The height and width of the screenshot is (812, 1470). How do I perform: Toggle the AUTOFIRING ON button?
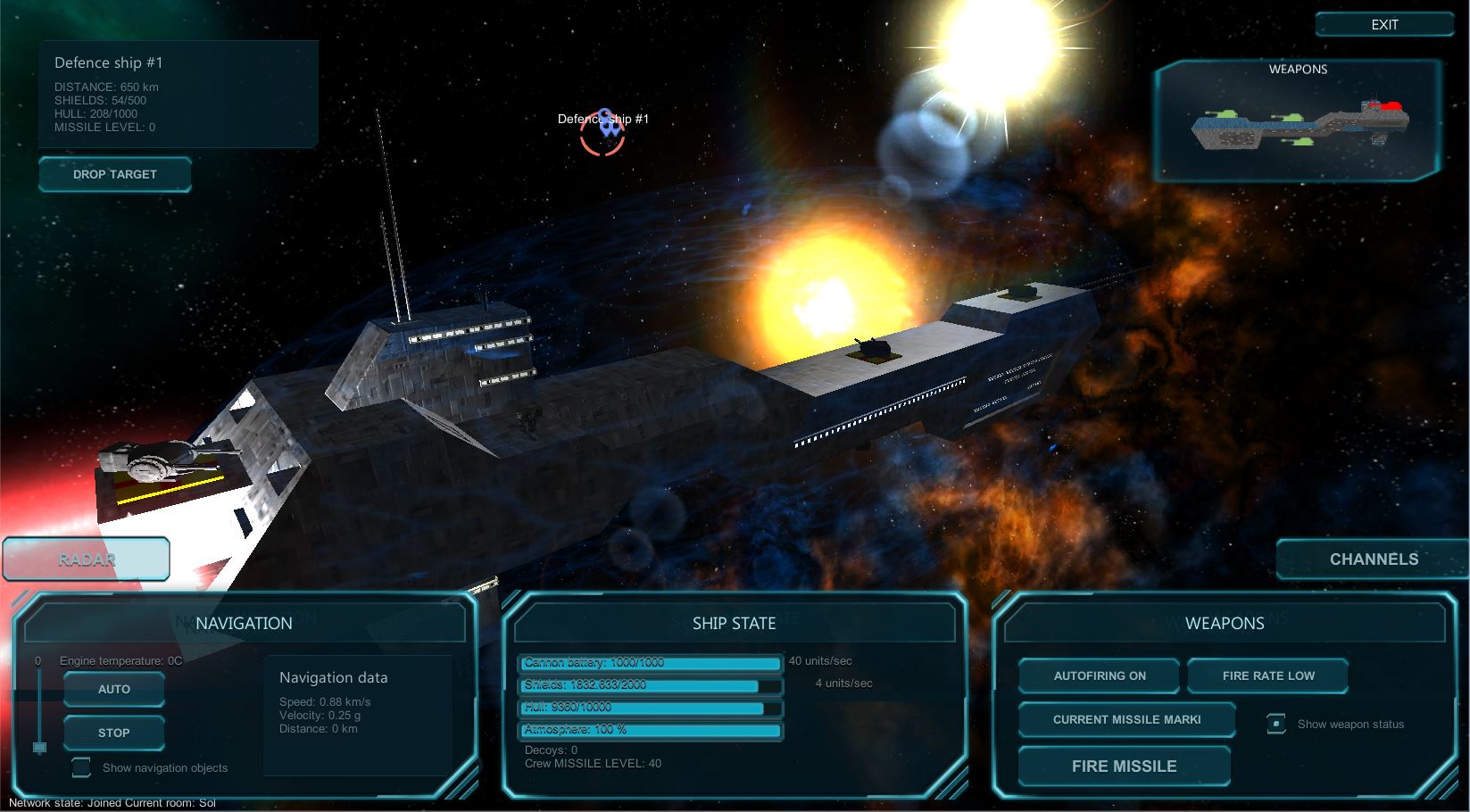pyautogui.click(x=1099, y=675)
